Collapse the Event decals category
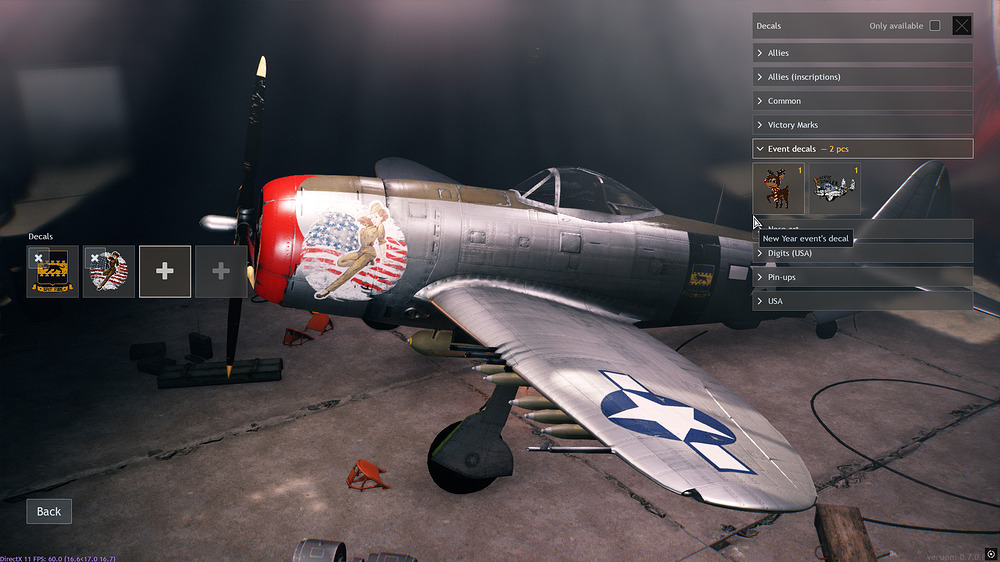The height and width of the screenshot is (562, 1000). point(862,149)
